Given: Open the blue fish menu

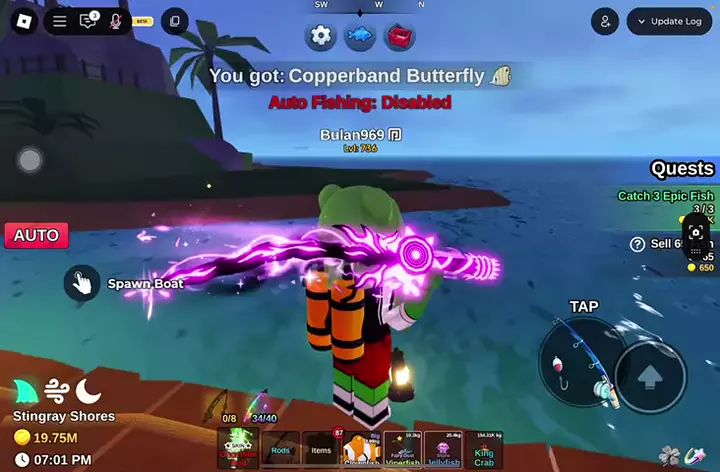Looking at the screenshot, I should pyautogui.click(x=360, y=36).
